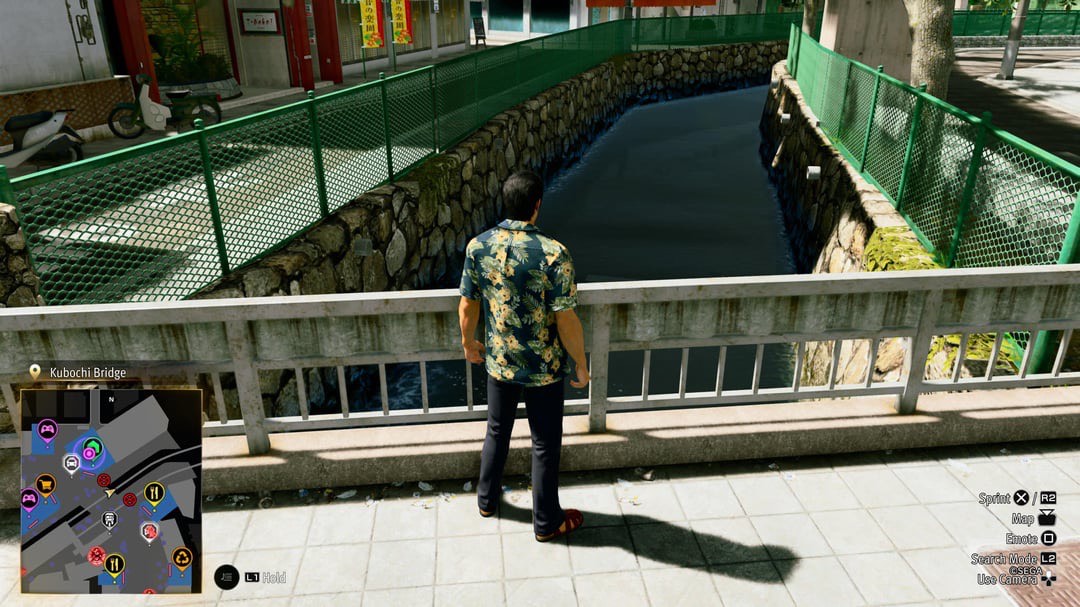Screen dimensions: 1080x607
Task: Select the green house marker on minimap
Action: pos(93,446)
